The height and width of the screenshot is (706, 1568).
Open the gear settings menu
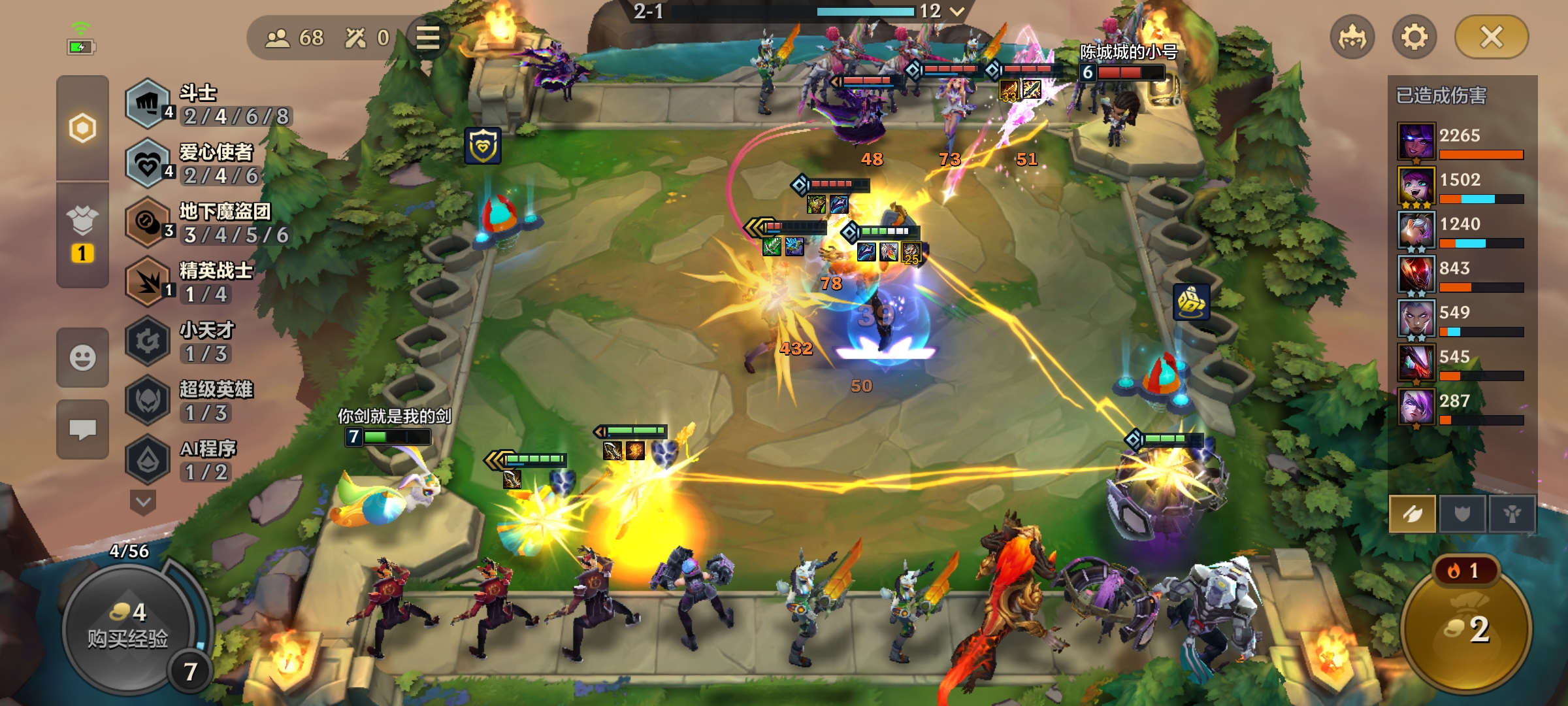(x=1414, y=37)
